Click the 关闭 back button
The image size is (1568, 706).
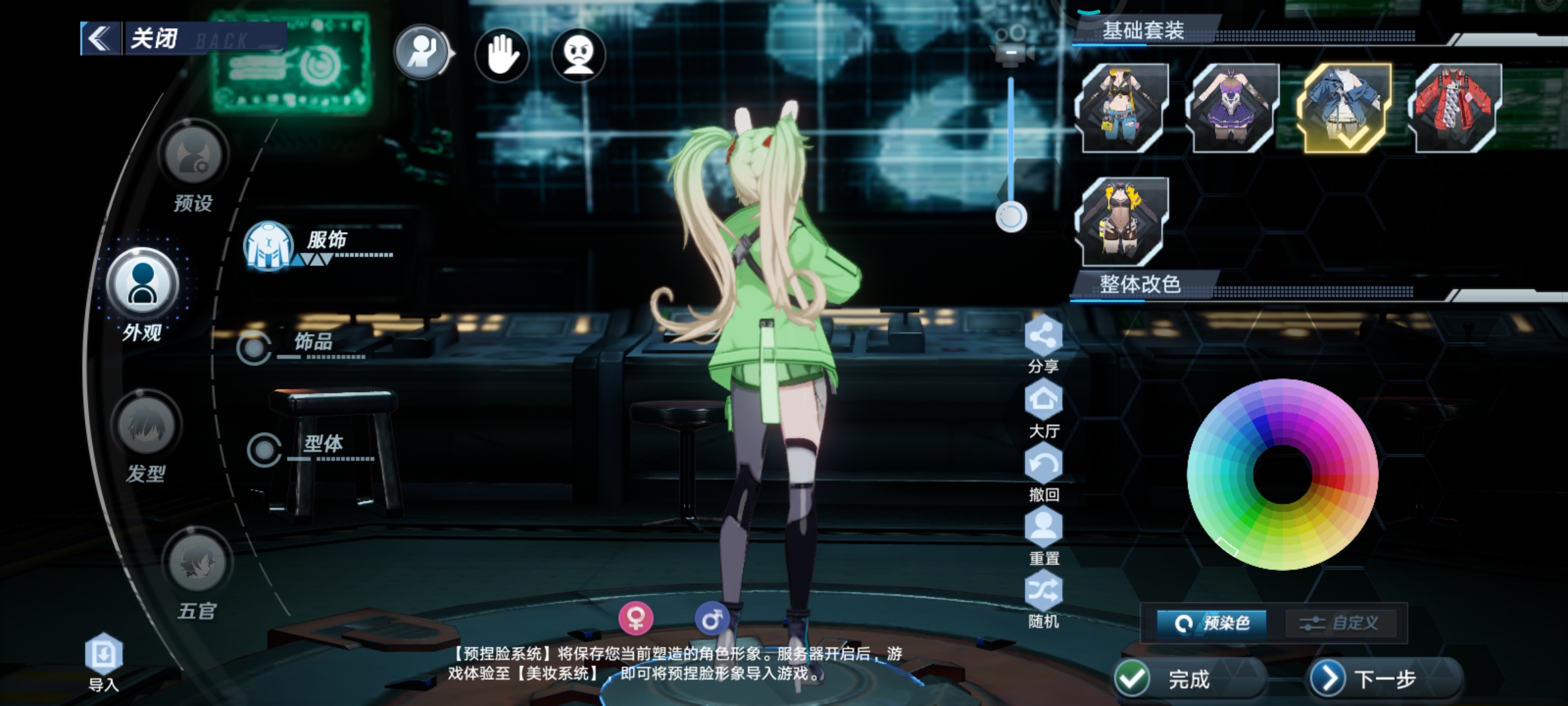154,39
